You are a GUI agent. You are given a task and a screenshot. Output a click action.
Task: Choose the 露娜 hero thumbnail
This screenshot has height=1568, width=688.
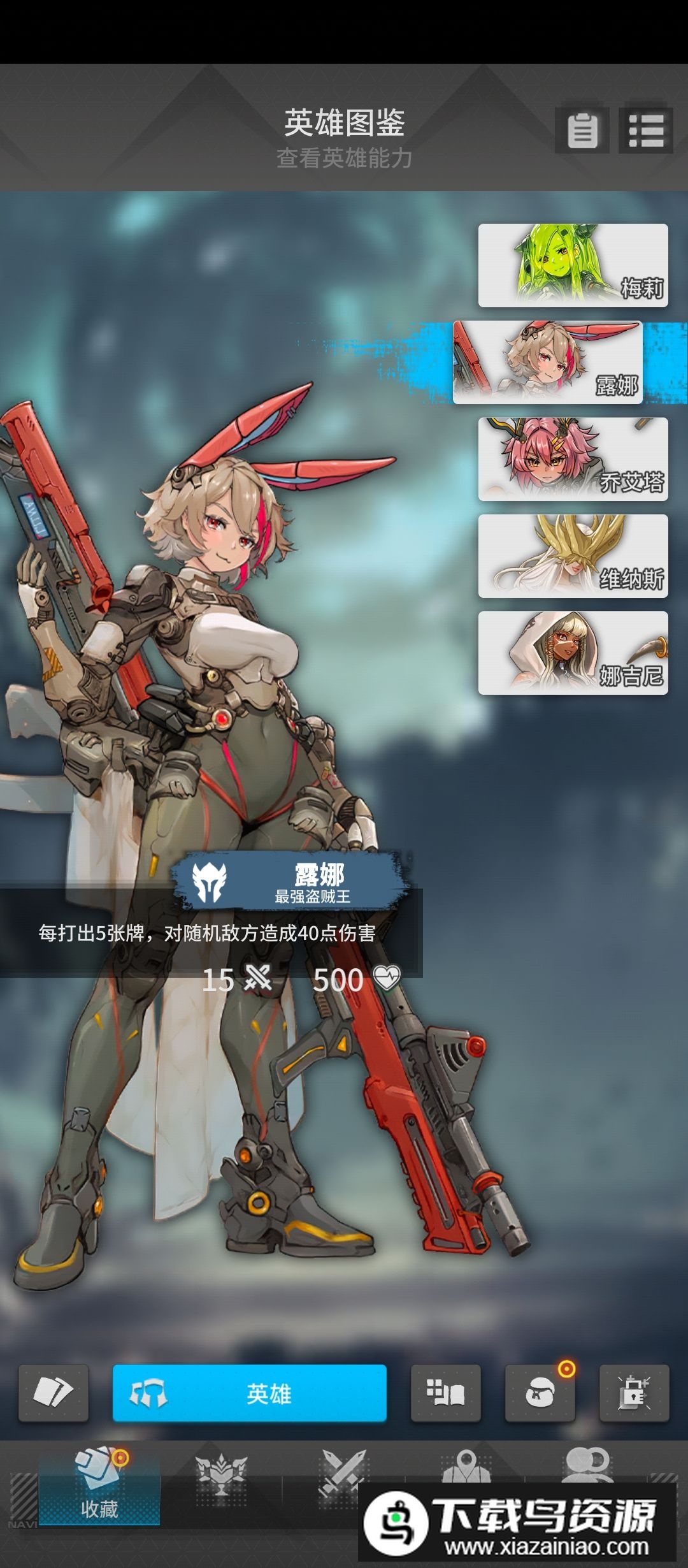click(x=547, y=362)
